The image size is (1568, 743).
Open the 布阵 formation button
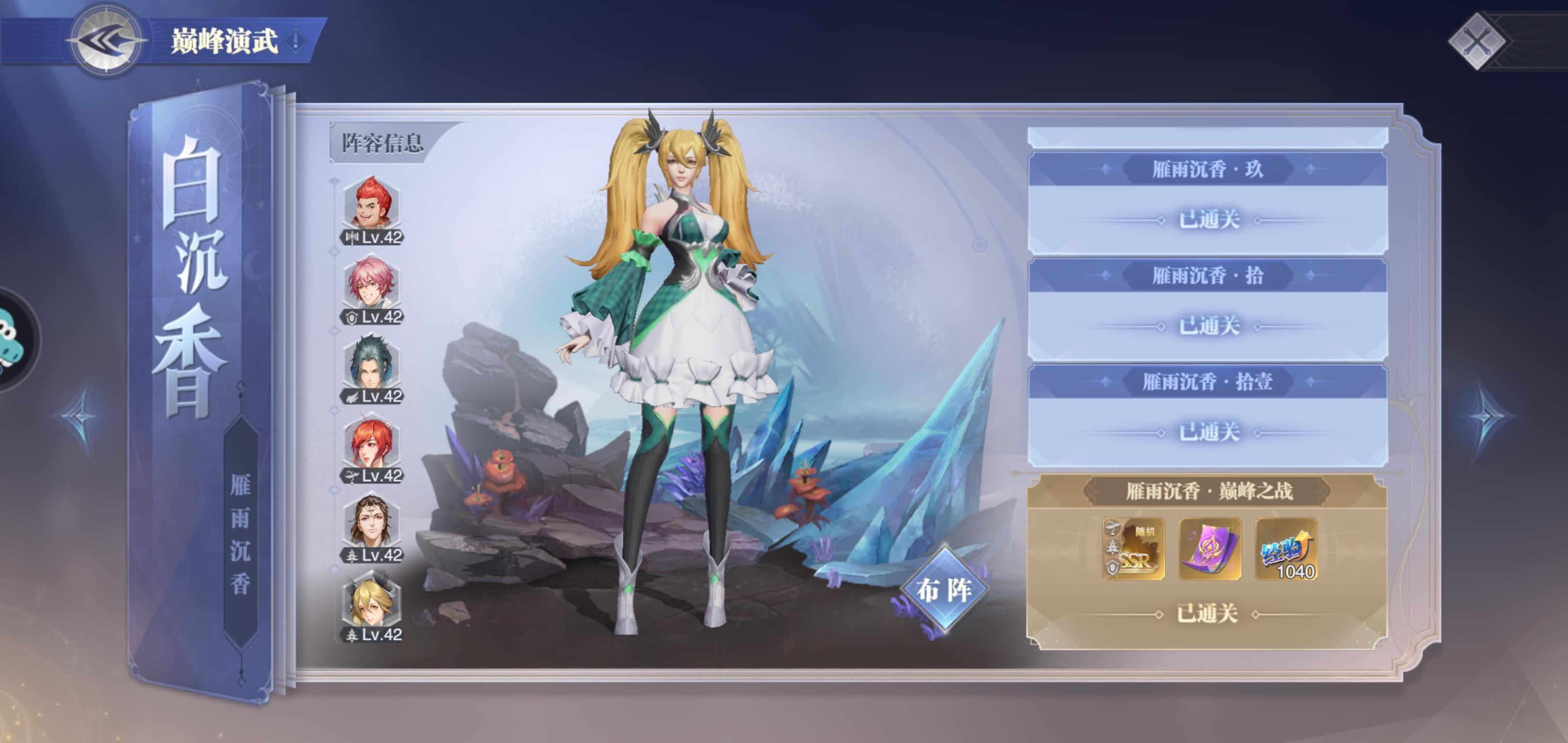944,589
